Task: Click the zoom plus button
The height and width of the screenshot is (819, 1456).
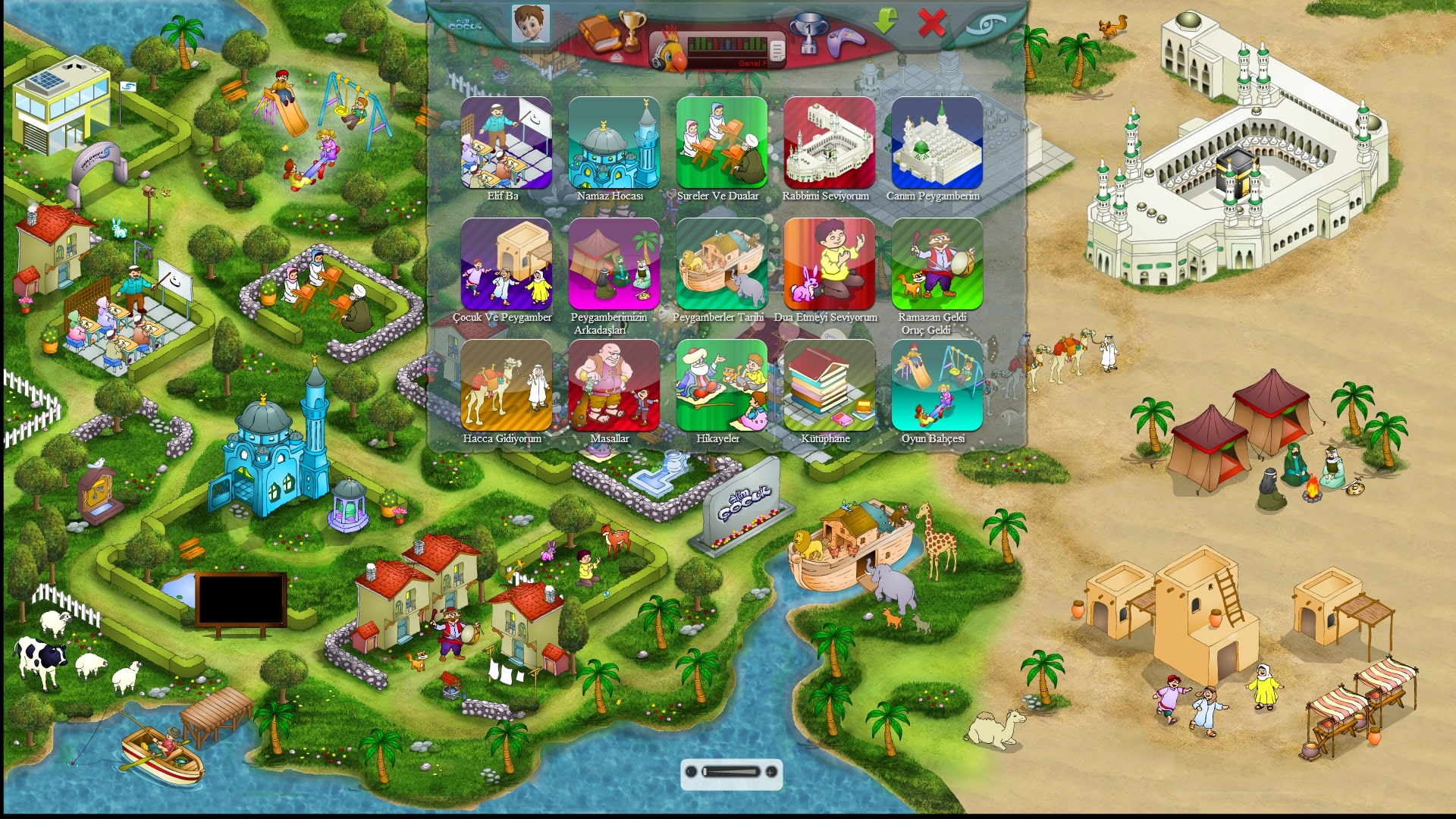Action: point(771,772)
